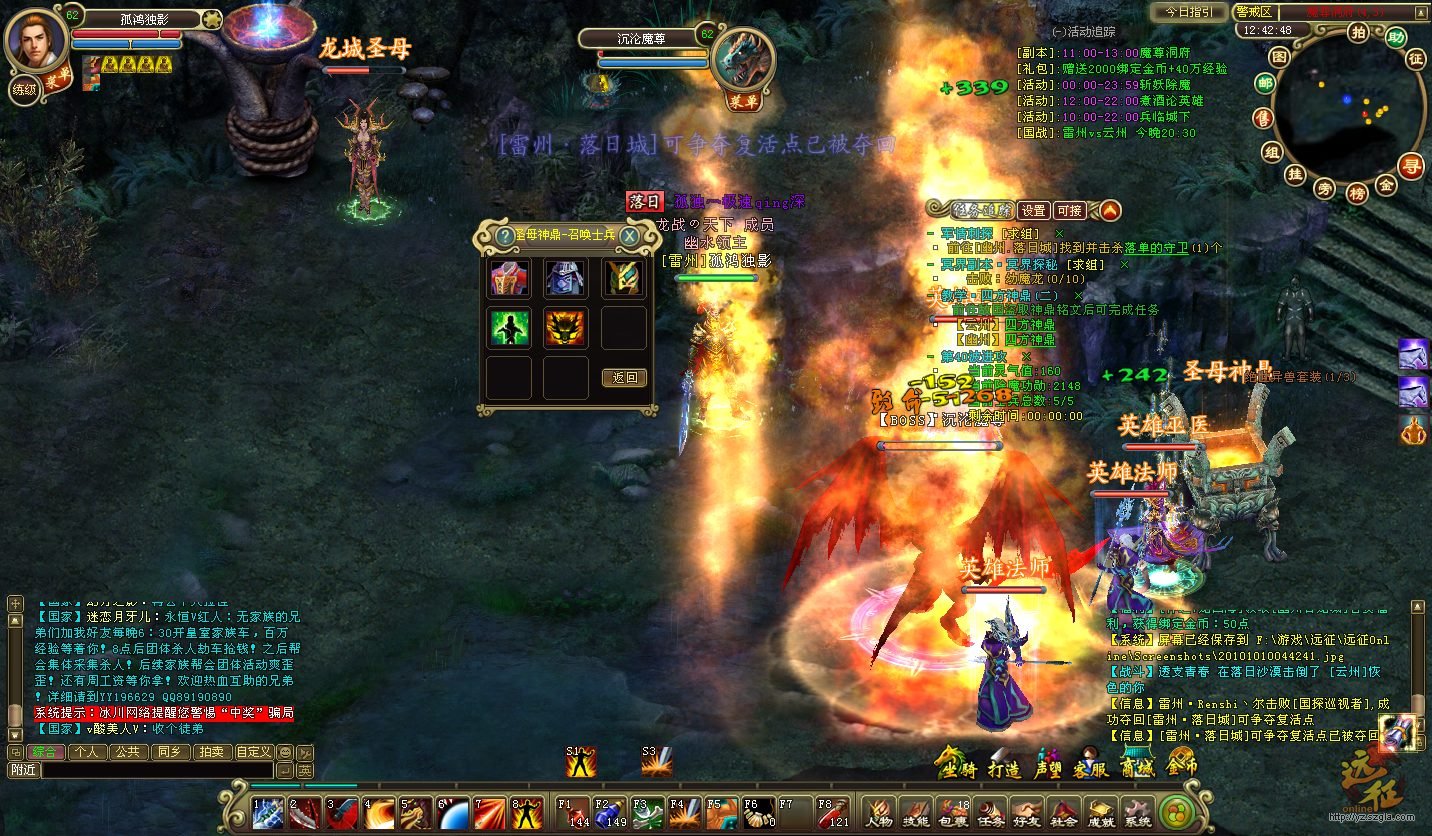Focus the chat input field

point(155,770)
